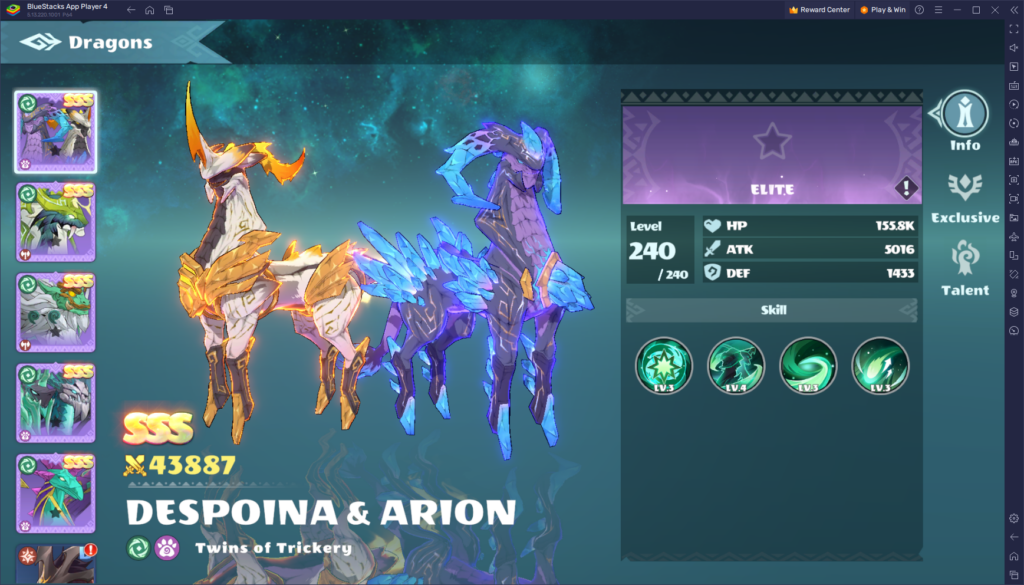Select the dragon thumbnail with red alert badge
Image resolution: width=1024 pixels, height=585 pixels.
pos(56,563)
